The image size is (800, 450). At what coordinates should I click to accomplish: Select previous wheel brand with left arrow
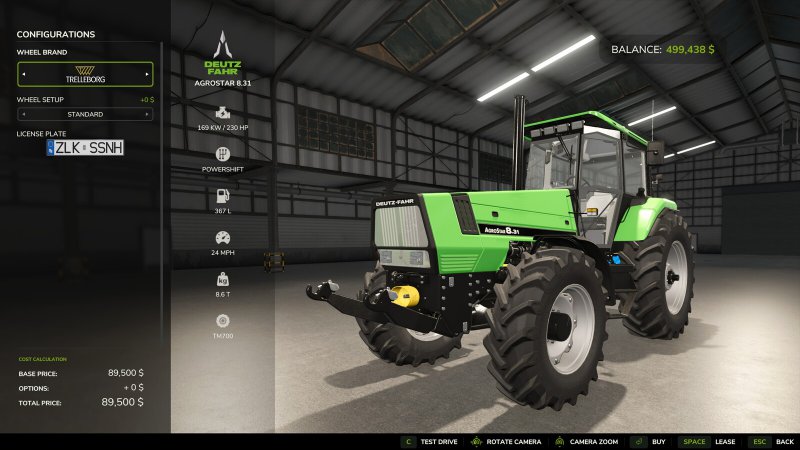[x=23, y=74]
